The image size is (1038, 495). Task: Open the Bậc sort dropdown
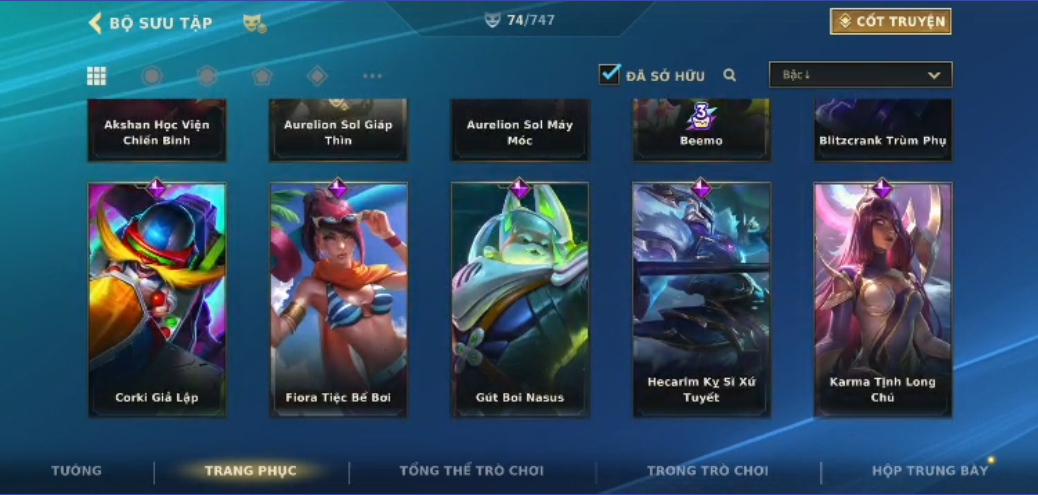coord(860,75)
